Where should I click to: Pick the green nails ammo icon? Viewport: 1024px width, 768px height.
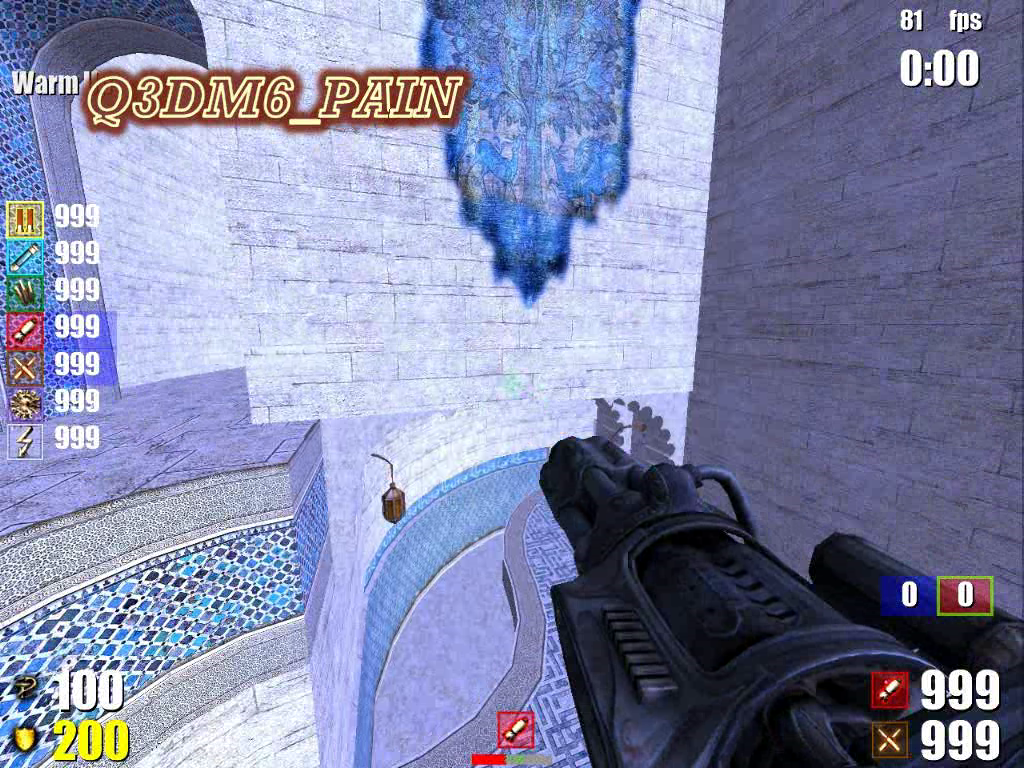point(24,290)
